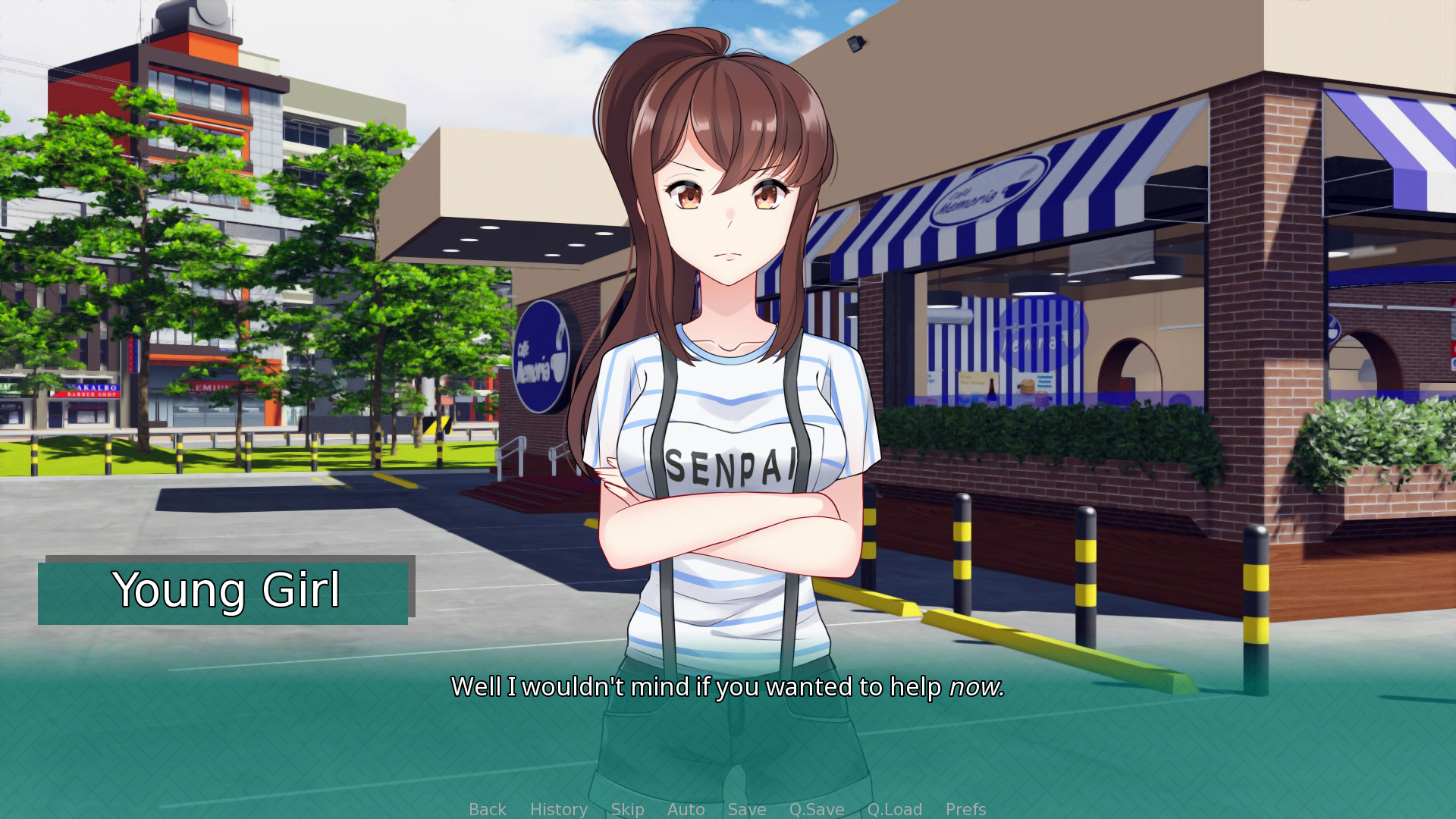Toggle Auto-advance reading mode
The height and width of the screenshot is (819, 1456).
coord(686,809)
